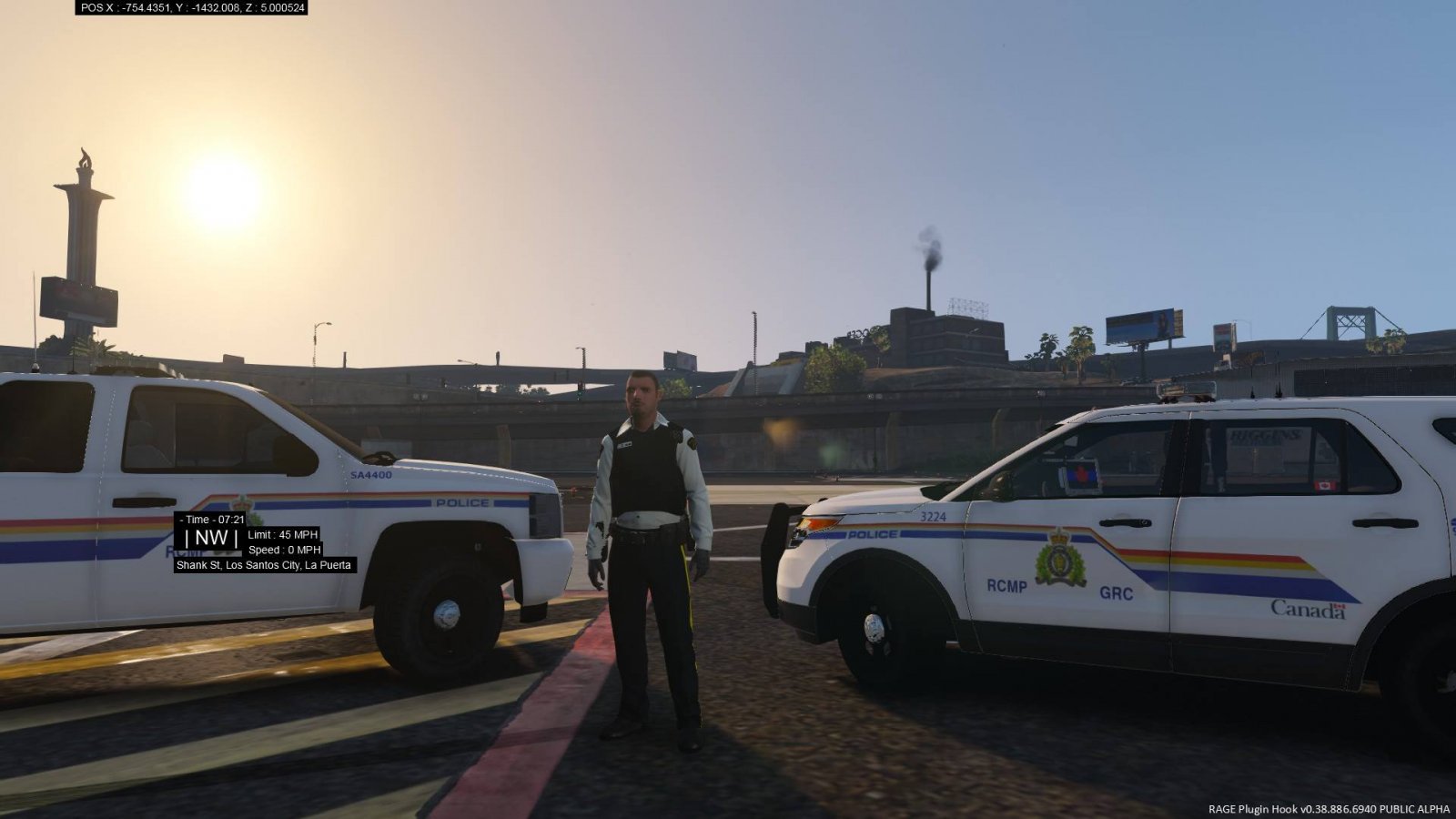The height and width of the screenshot is (819, 1456).
Task: Toggle the Time - 07:21 clock overlay
Action: pos(211,519)
